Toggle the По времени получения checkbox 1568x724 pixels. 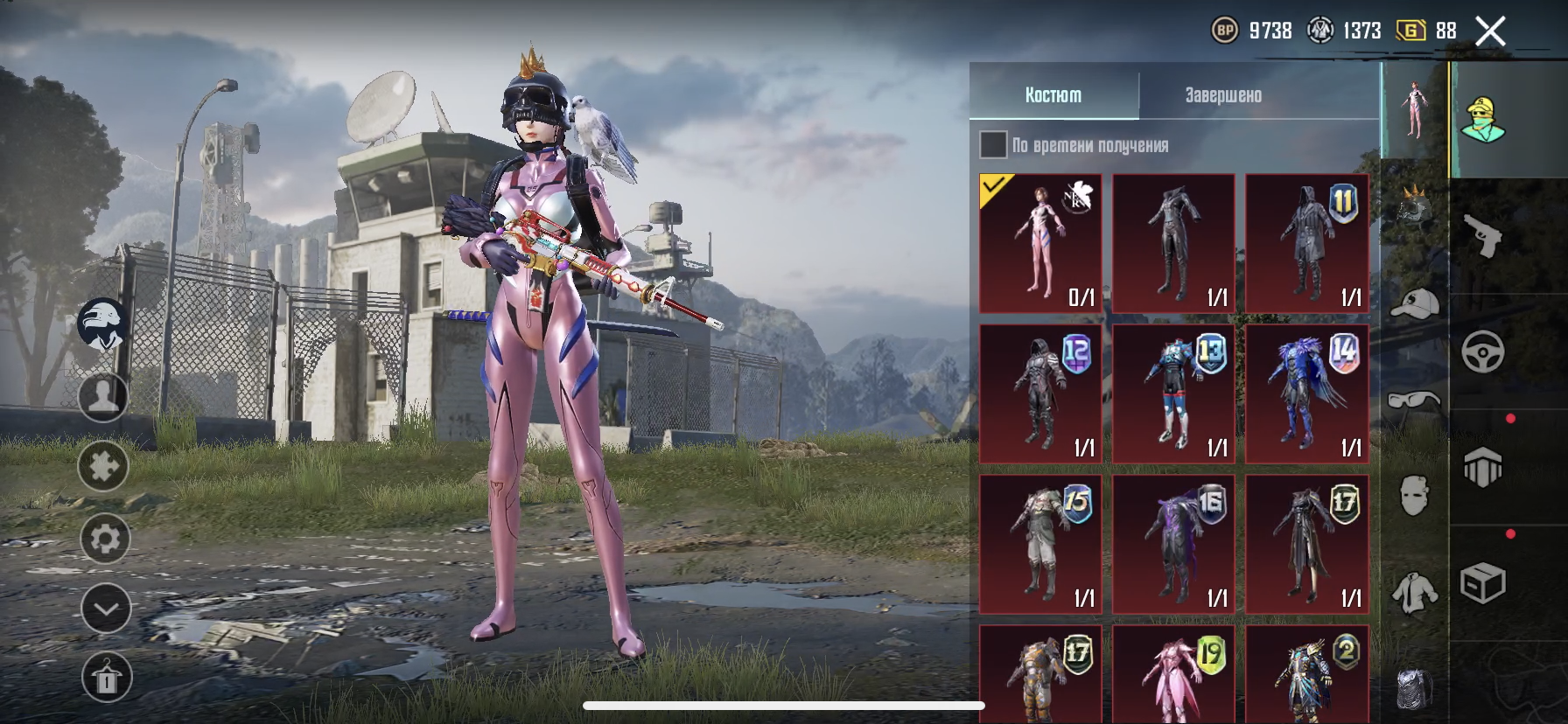click(993, 145)
